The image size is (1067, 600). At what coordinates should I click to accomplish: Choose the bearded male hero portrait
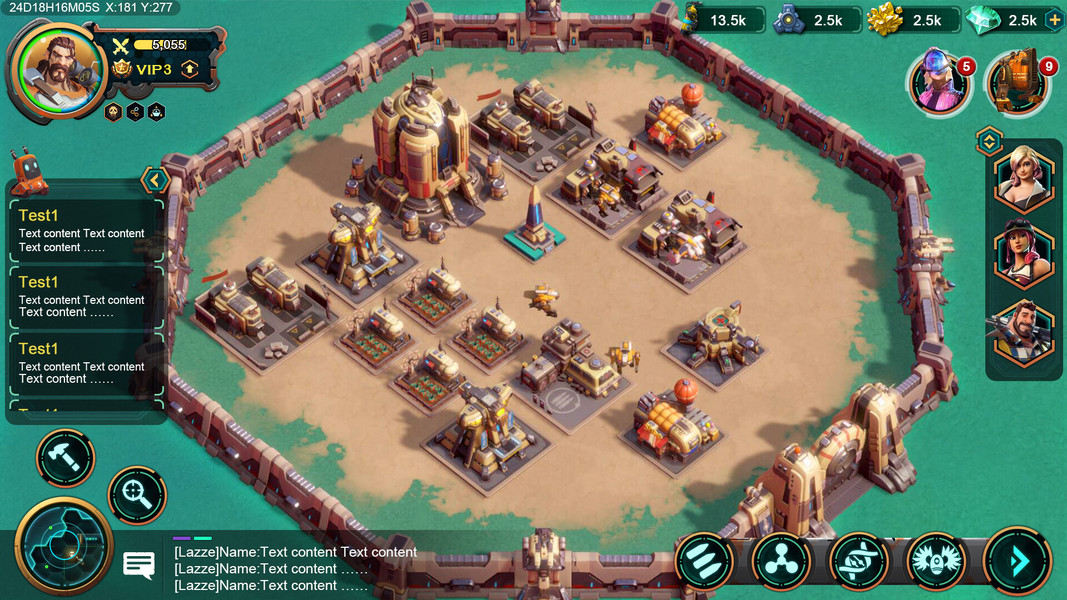[x=1024, y=333]
